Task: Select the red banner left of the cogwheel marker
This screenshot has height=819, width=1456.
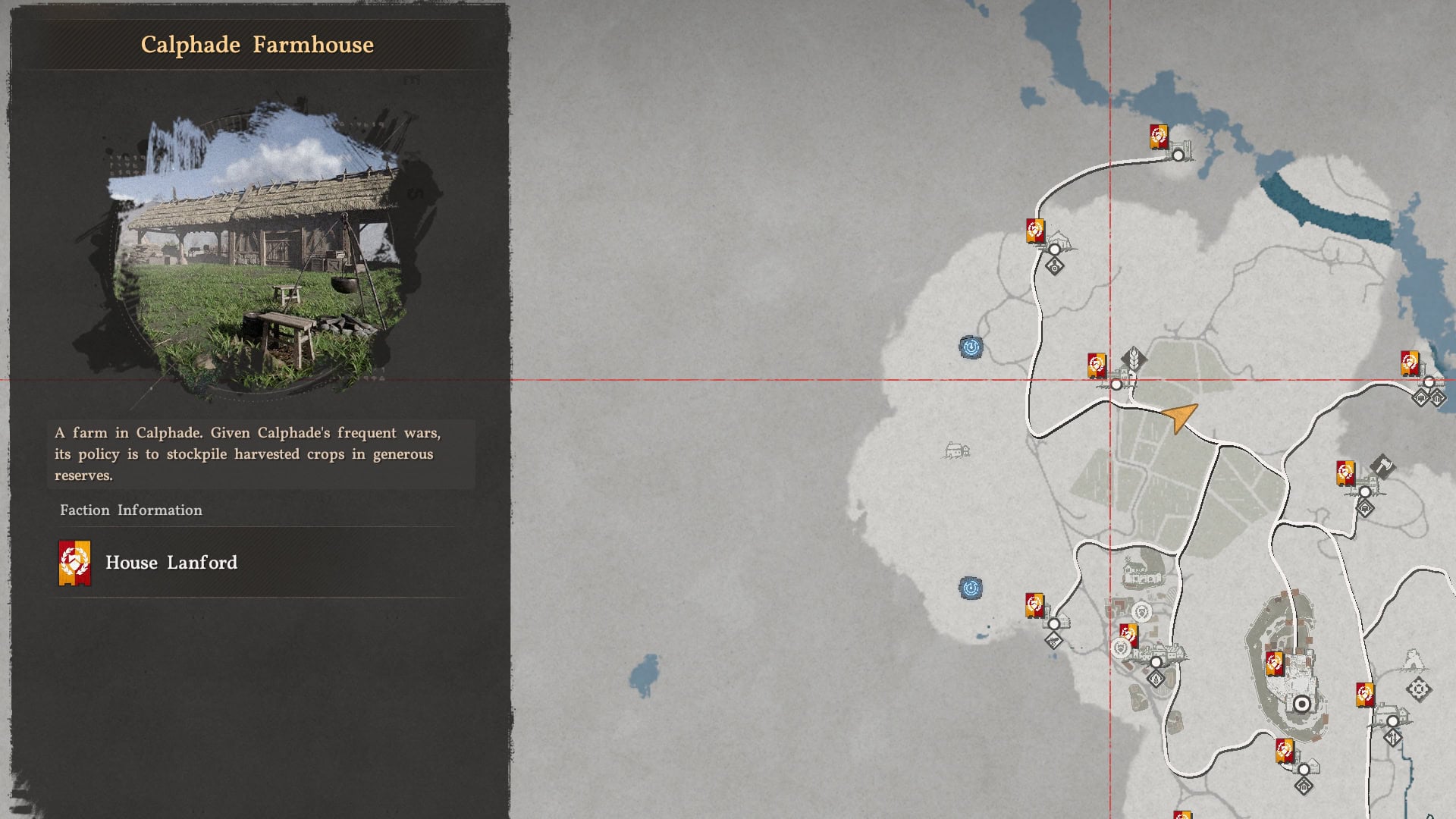Action: pyautogui.click(x=1364, y=695)
